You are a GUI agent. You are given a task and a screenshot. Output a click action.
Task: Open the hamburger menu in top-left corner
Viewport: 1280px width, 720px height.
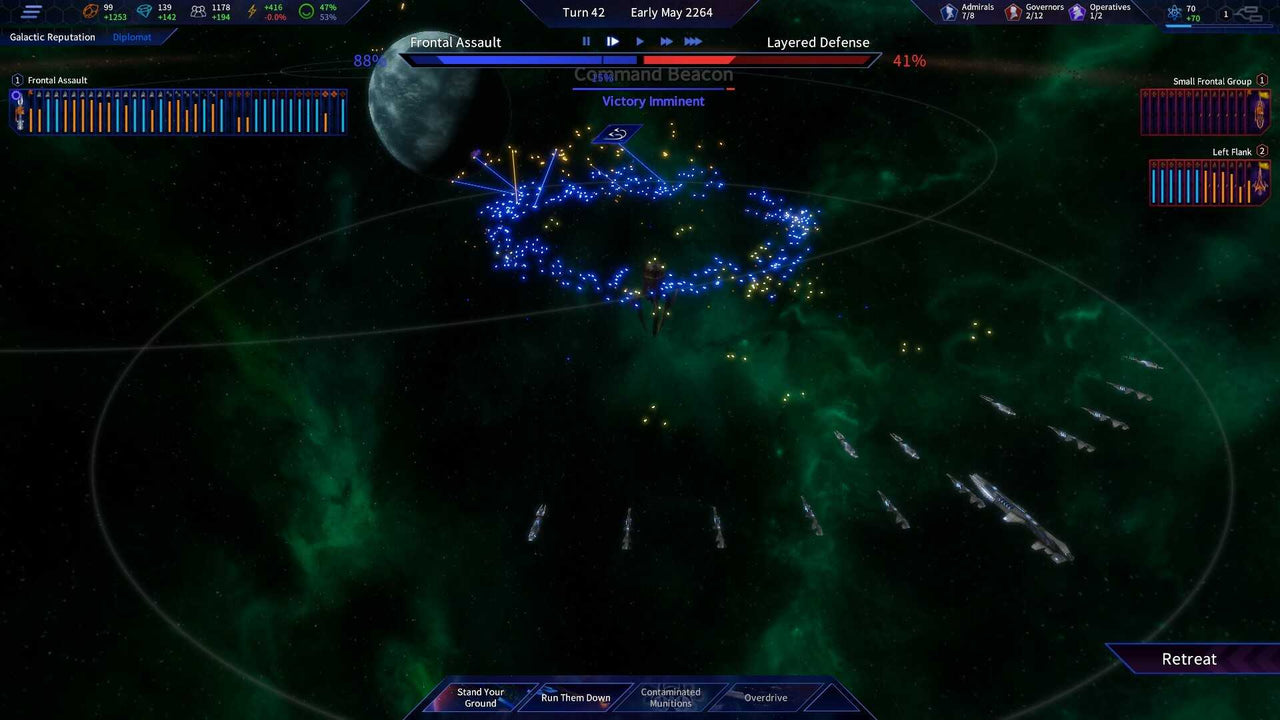(30, 13)
